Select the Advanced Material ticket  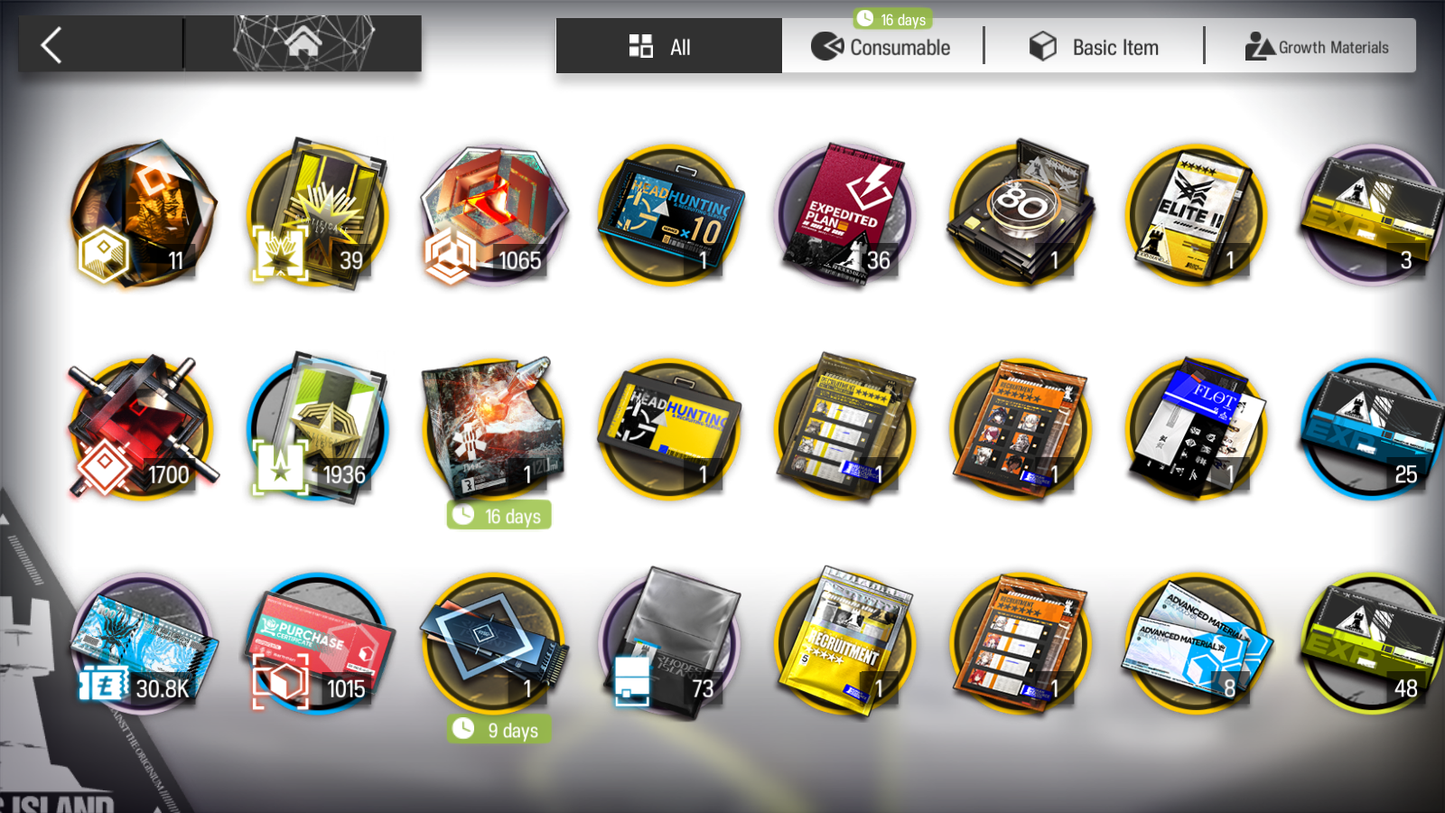1196,643
